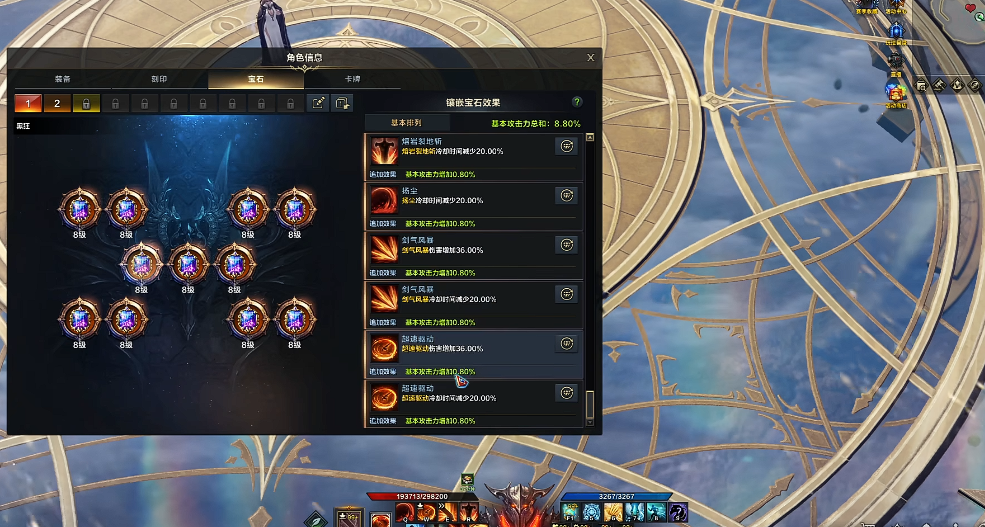The image size is (985, 527).
Task: Click the gem effects list scrollbar
Action: point(590,403)
